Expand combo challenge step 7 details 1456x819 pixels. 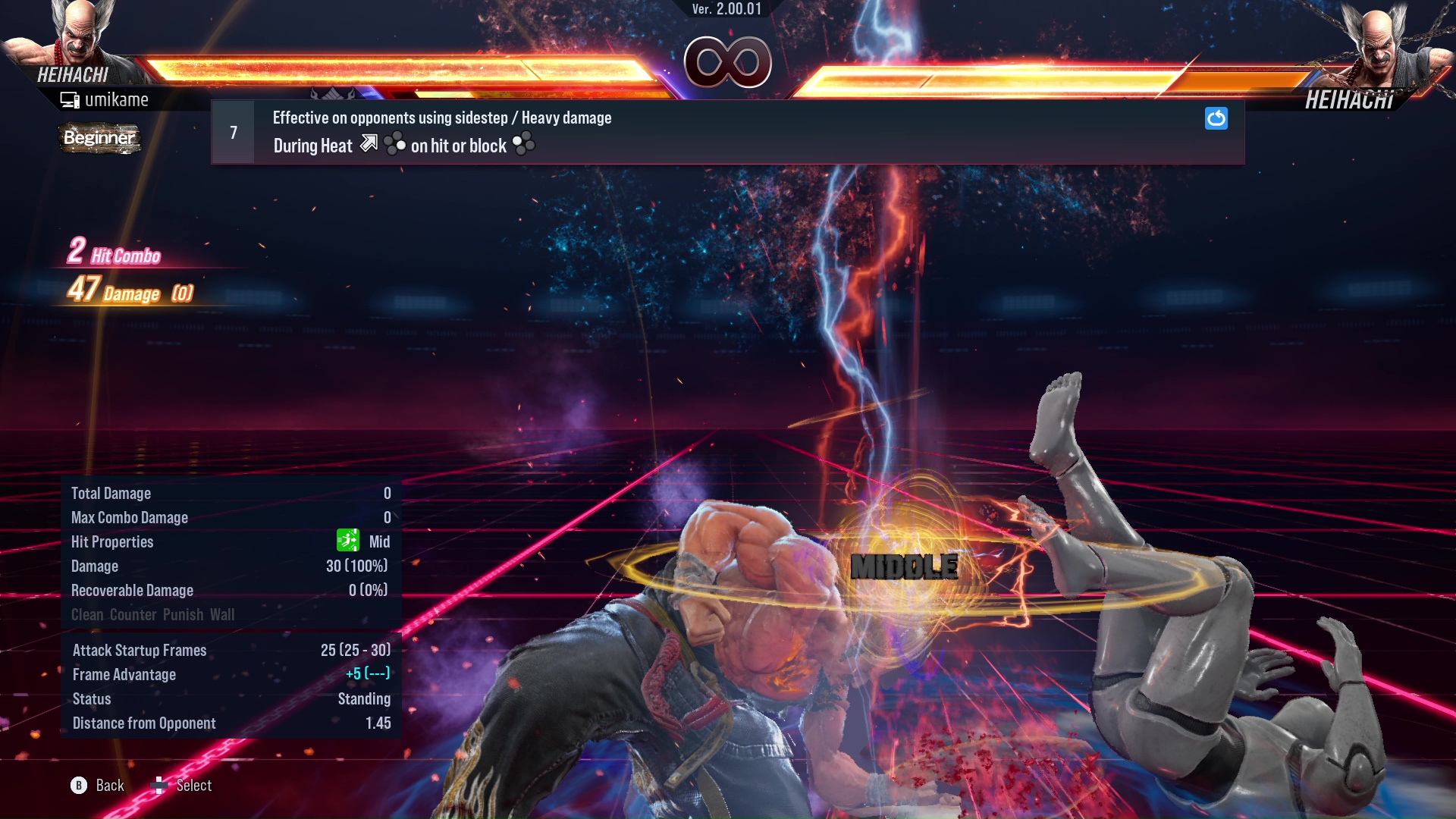click(x=233, y=131)
